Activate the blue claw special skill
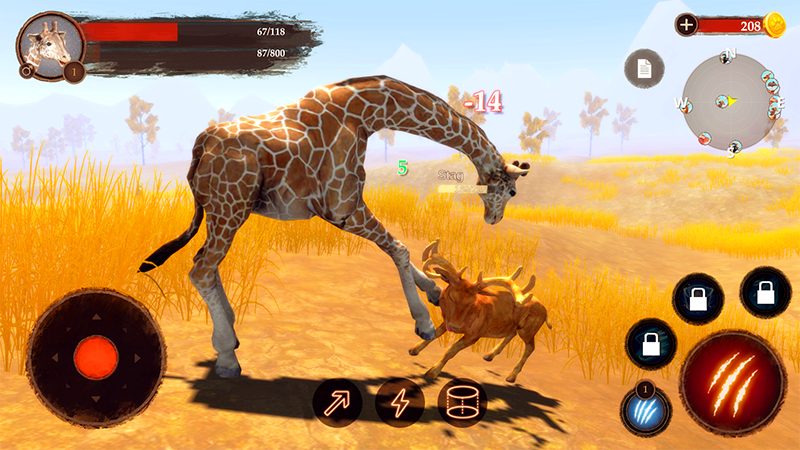The height and width of the screenshot is (450, 800). [x=645, y=410]
